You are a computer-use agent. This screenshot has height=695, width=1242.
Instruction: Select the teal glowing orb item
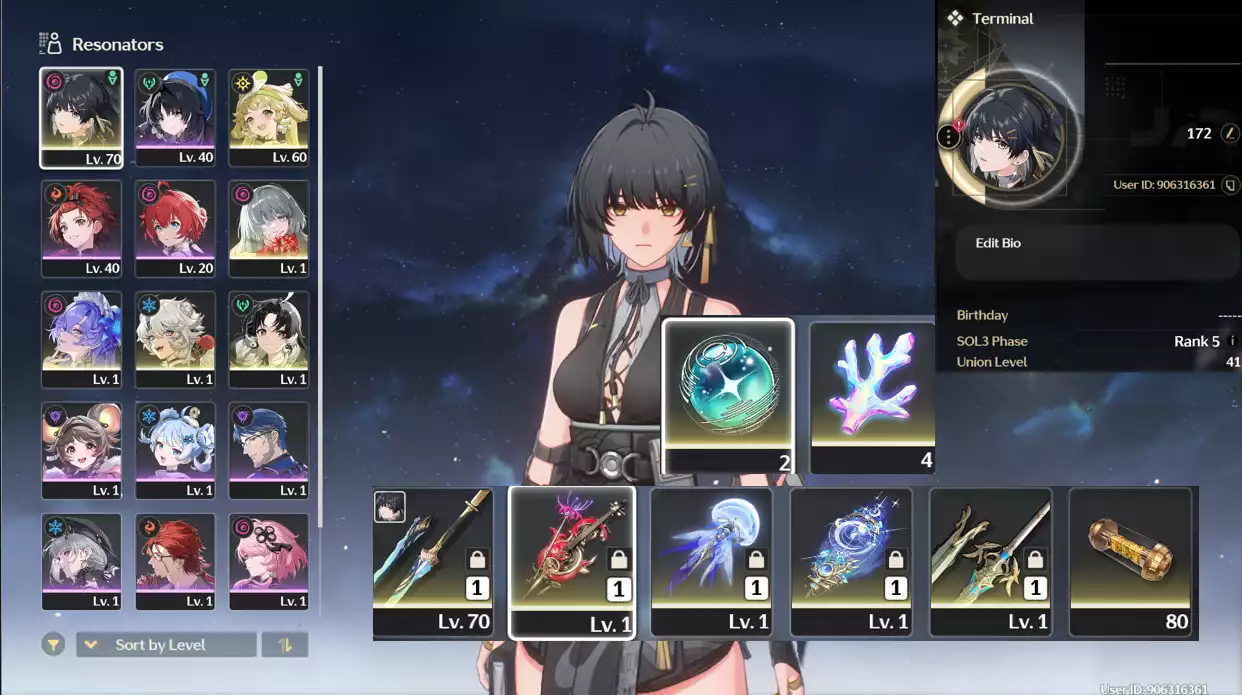click(x=728, y=396)
